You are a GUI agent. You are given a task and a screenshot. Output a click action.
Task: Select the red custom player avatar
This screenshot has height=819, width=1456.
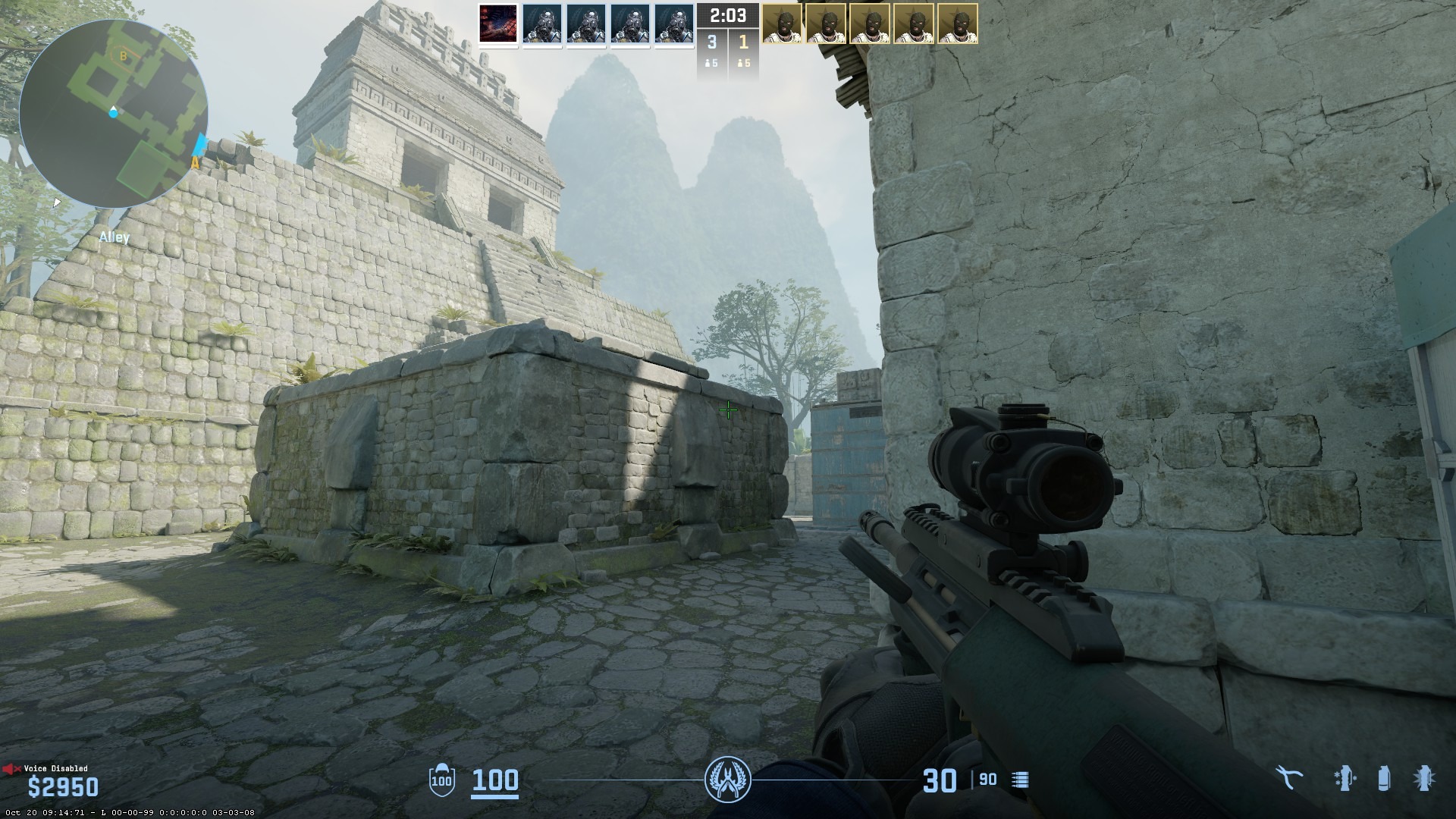[498, 24]
